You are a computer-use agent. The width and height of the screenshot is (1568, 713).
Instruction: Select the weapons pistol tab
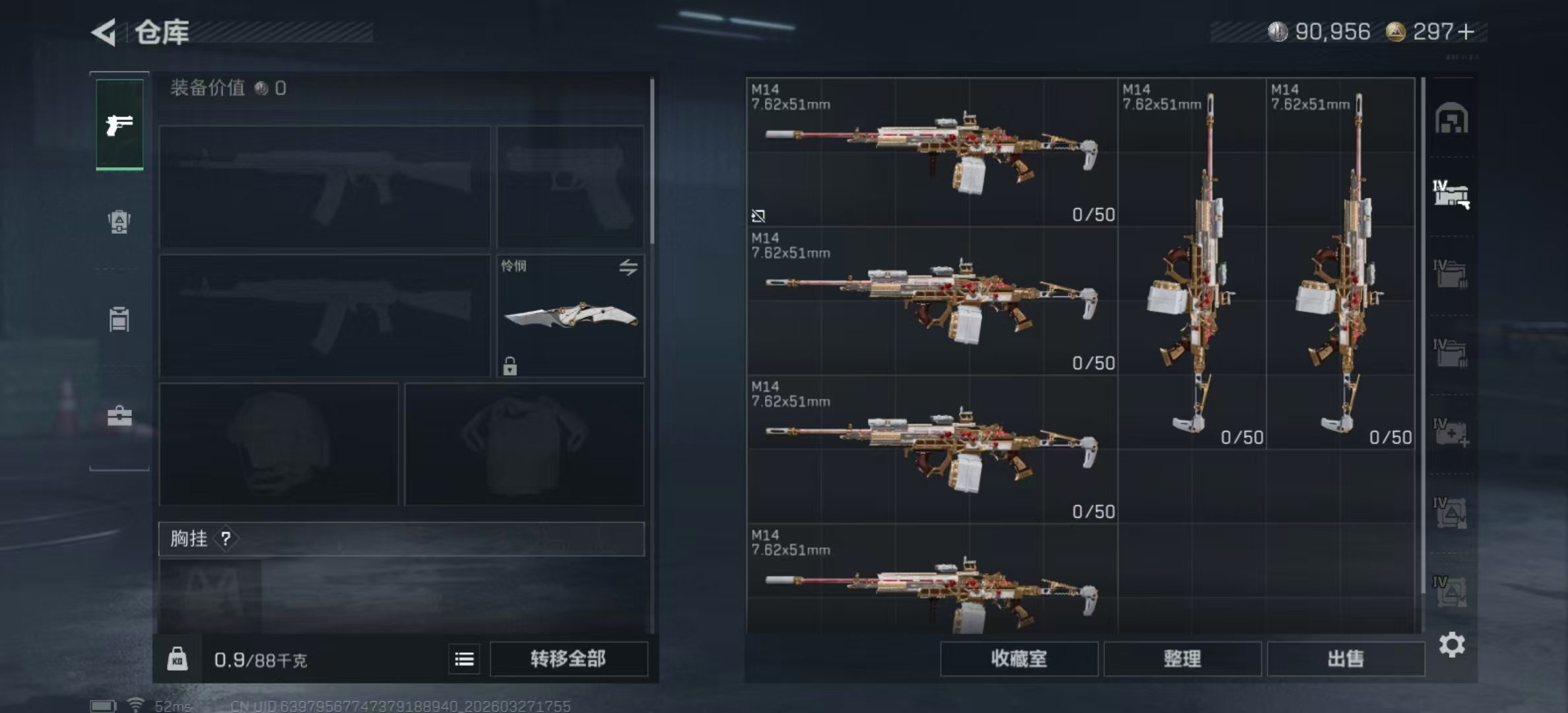[x=119, y=124]
